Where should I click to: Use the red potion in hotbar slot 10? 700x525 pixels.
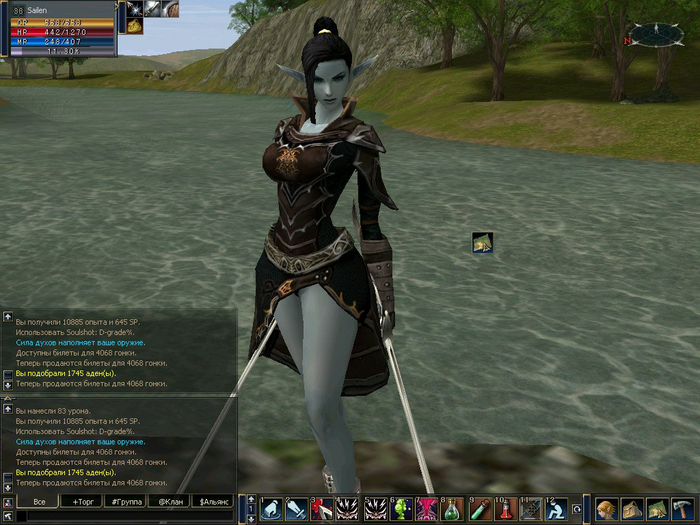[x=505, y=509]
